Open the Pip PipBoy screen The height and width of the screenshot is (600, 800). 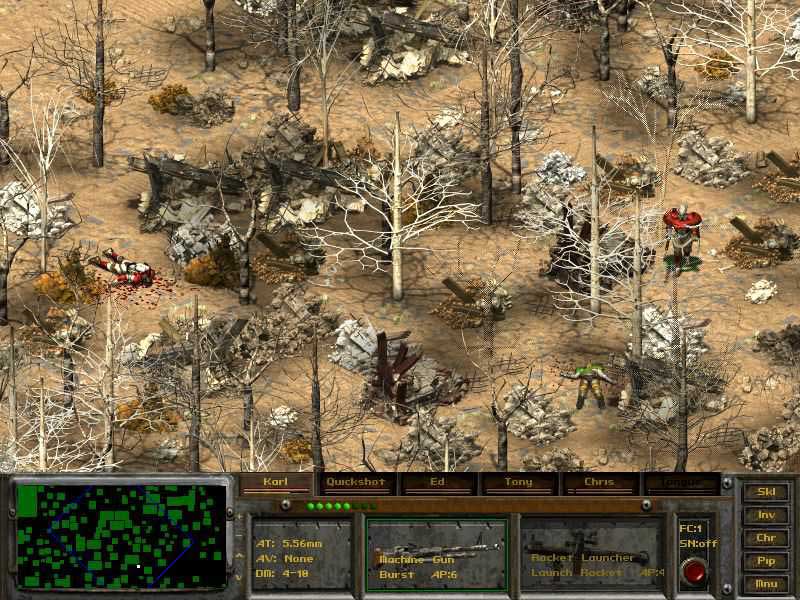click(766, 561)
